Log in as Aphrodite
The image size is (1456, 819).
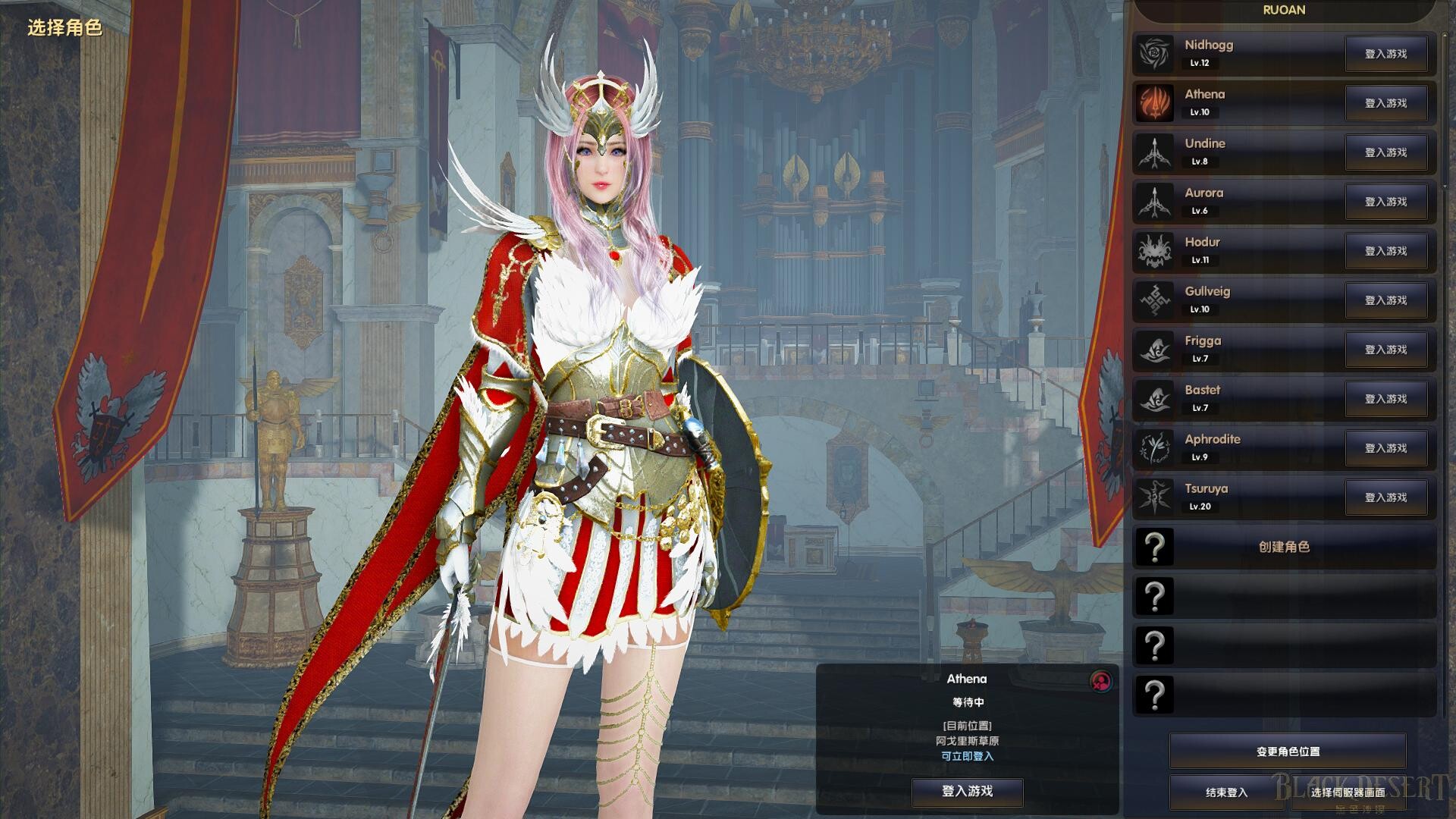[x=1385, y=448]
